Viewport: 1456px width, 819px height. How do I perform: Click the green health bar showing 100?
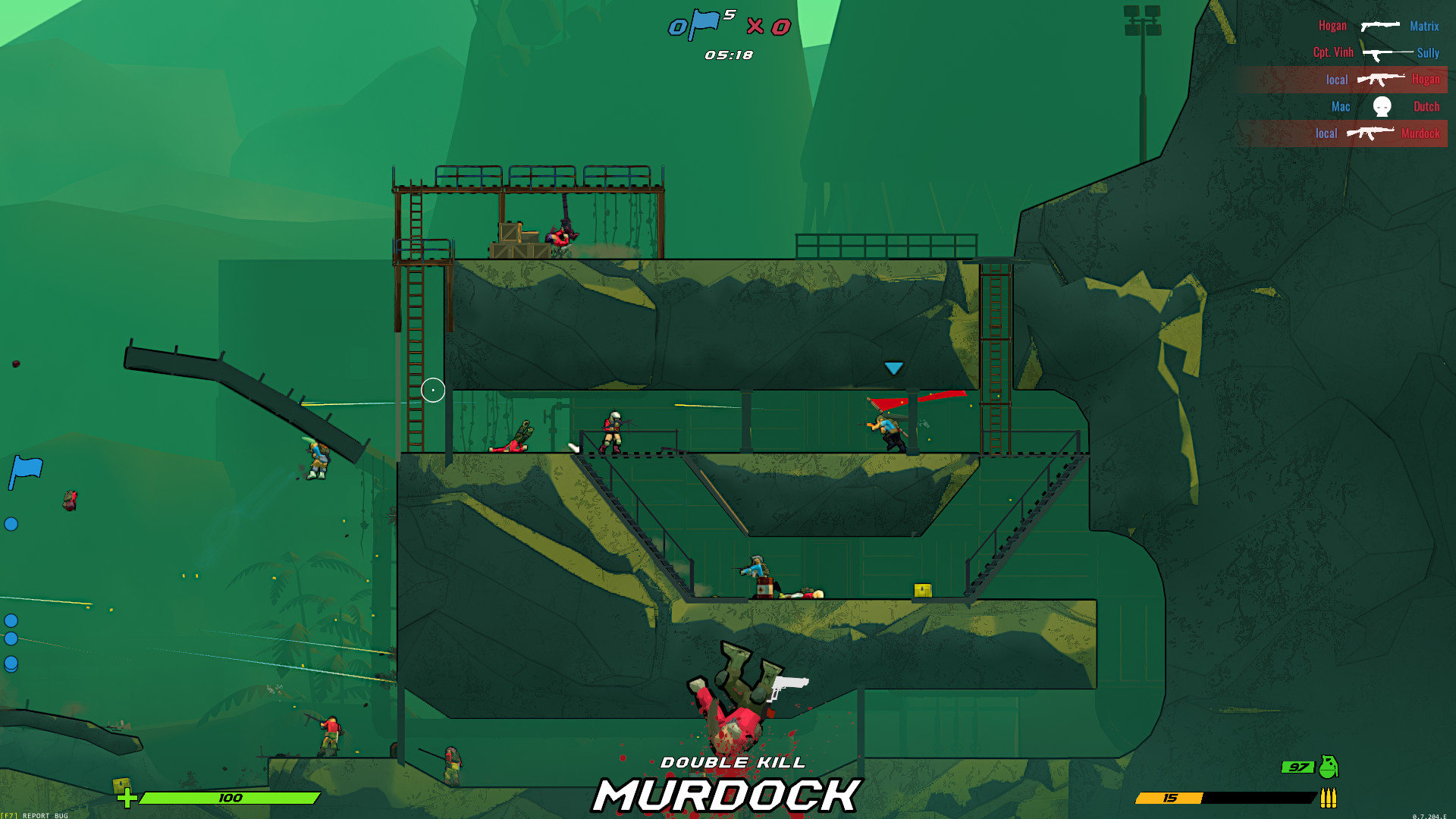[x=227, y=797]
